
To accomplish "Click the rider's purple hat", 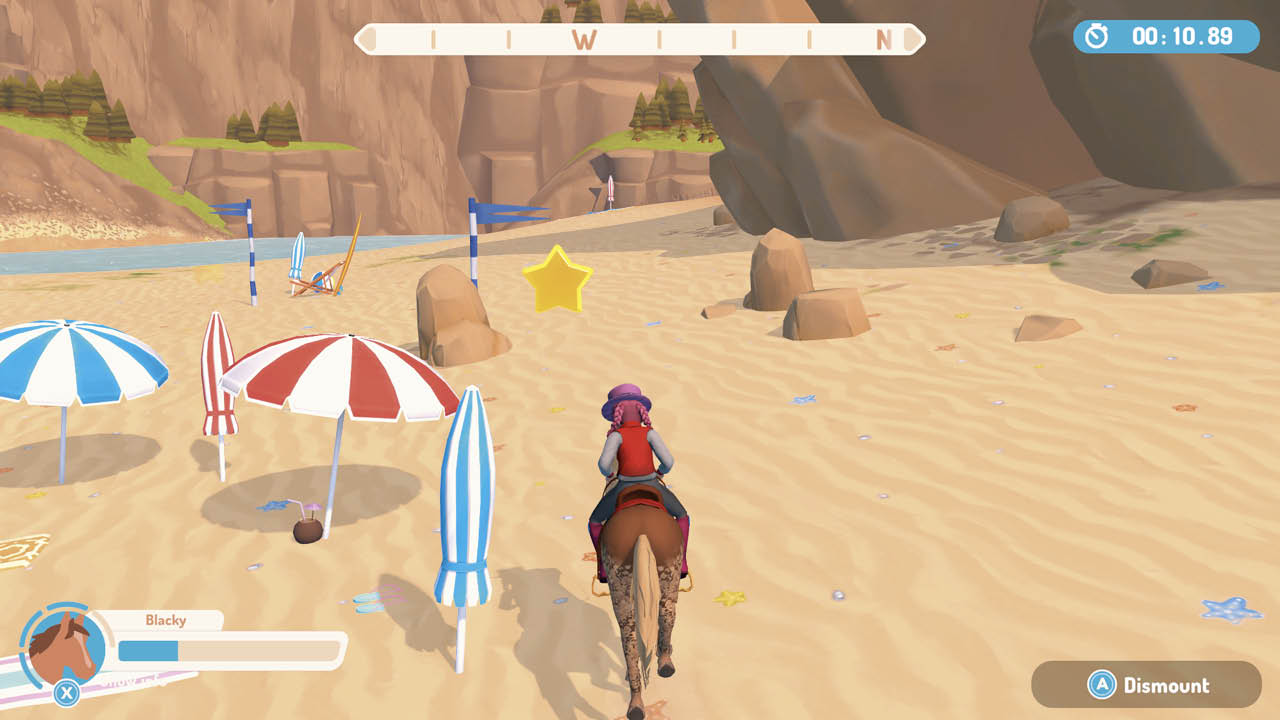I will click(625, 400).
